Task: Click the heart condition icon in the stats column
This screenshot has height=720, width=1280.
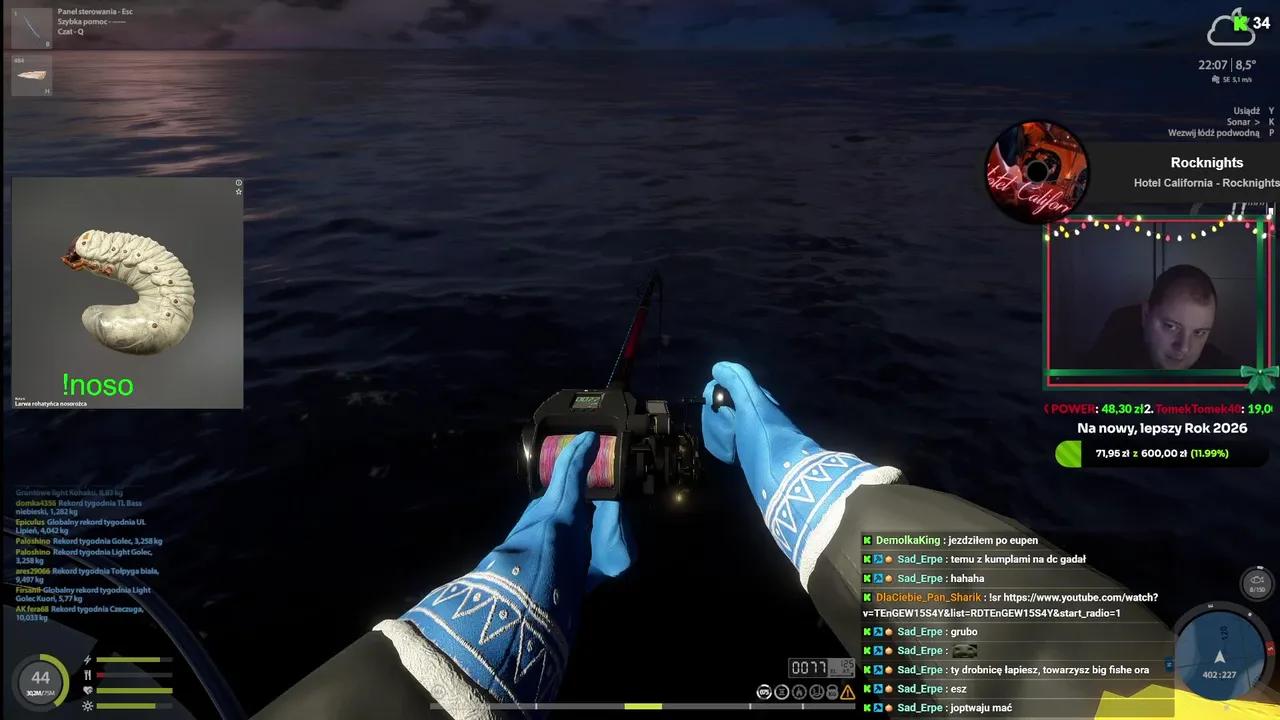Action: pyautogui.click(x=88, y=689)
